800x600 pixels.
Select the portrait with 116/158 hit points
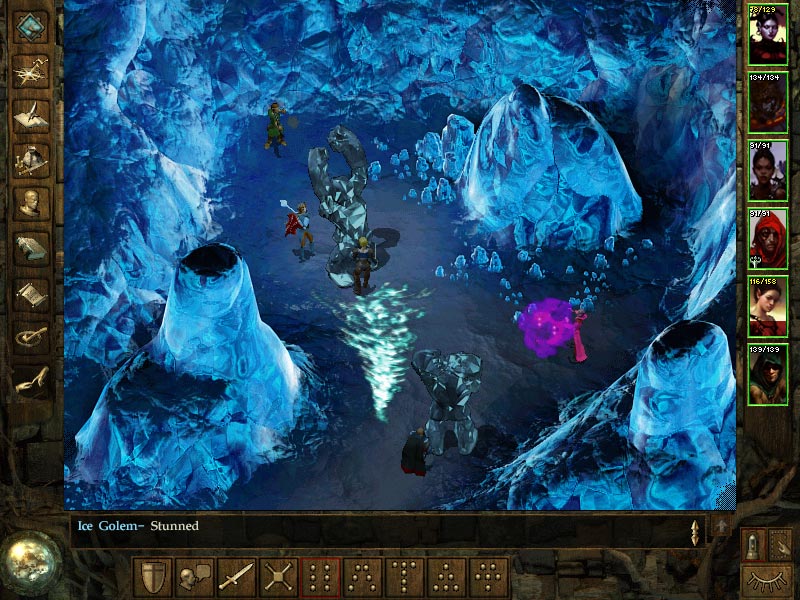[x=767, y=305]
